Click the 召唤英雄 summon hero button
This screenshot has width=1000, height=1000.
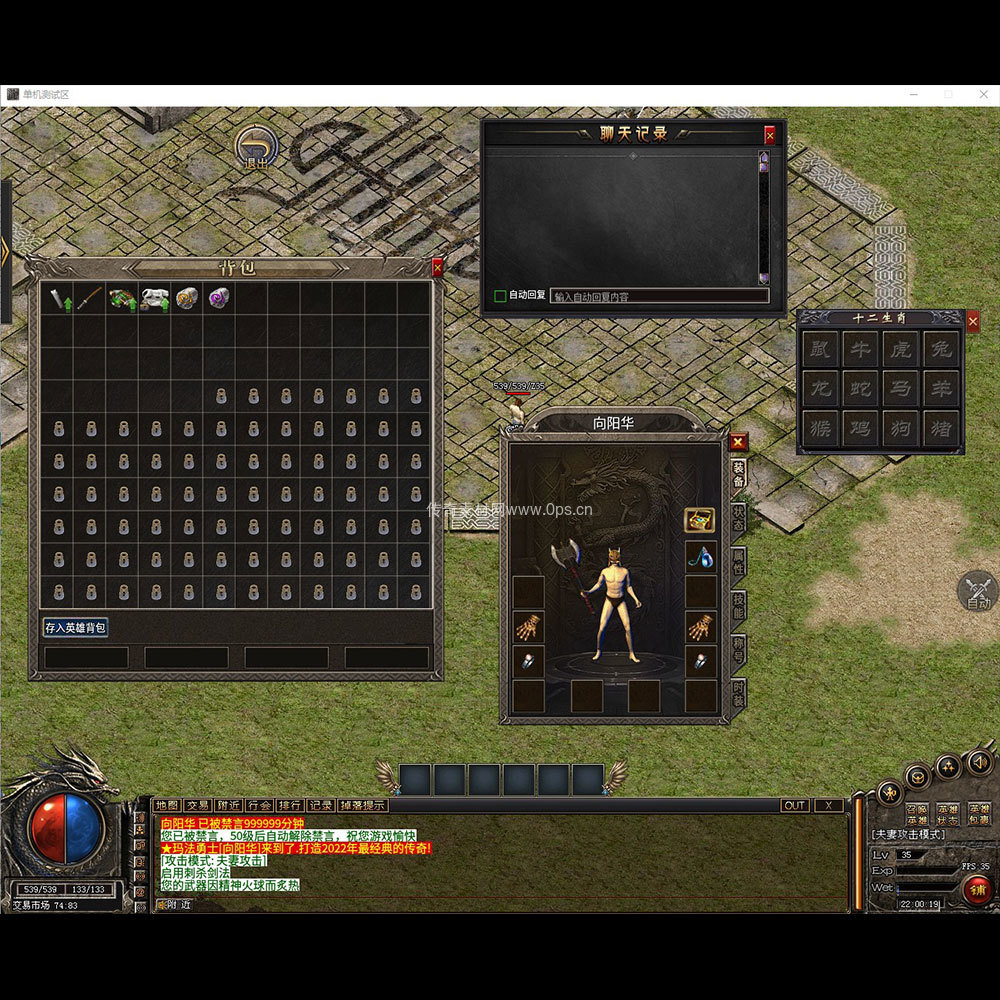tap(916, 815)
